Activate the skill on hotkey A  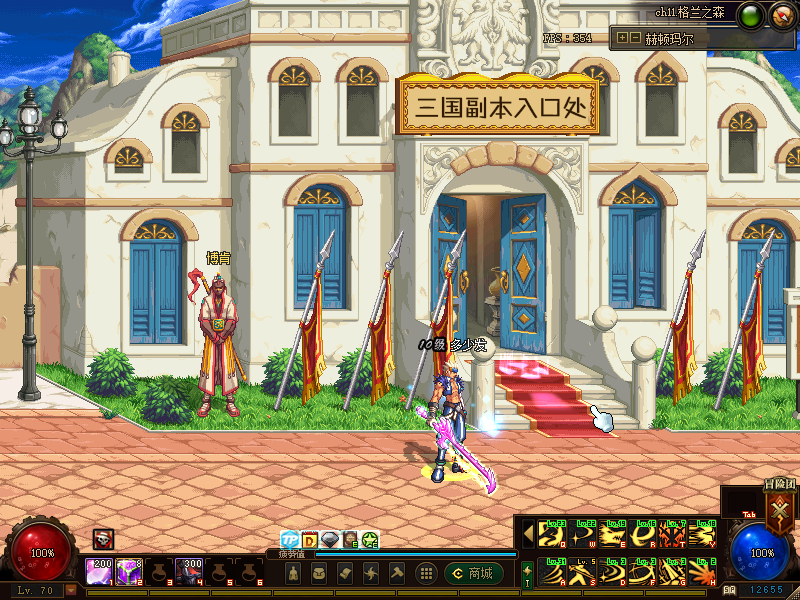tap(552, 572)
